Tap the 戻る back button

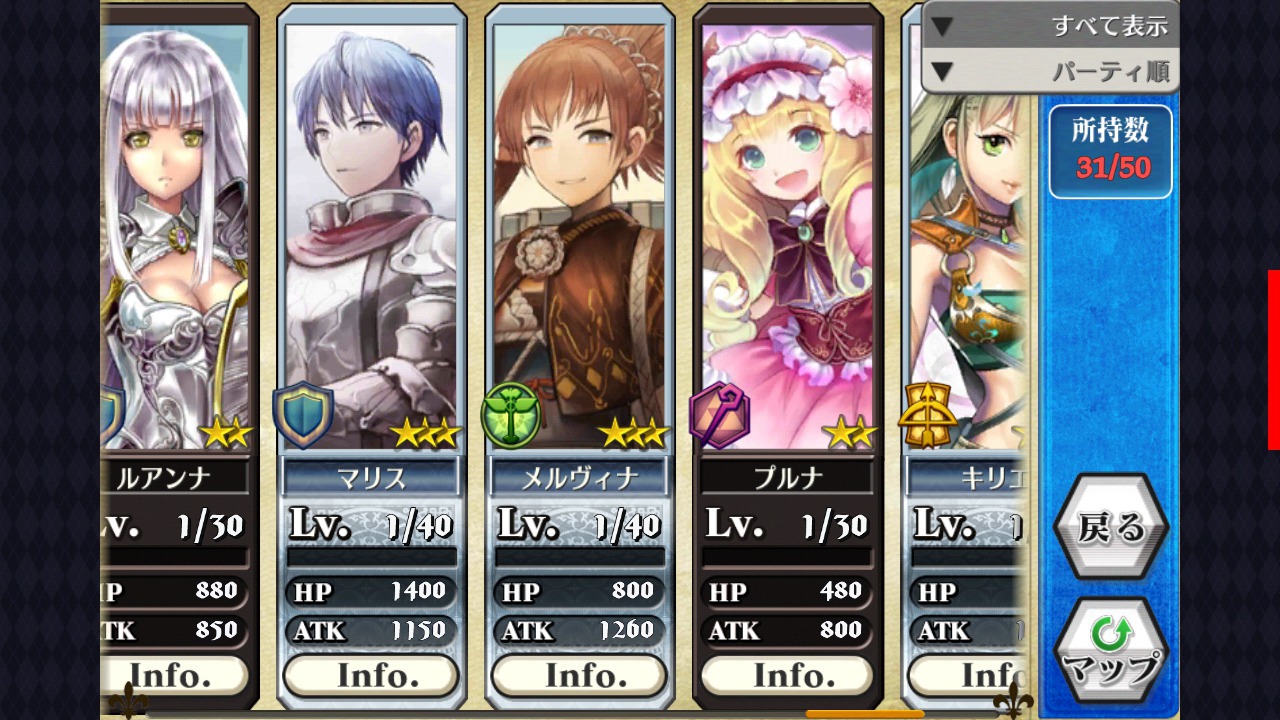[x=1110, y=527]
